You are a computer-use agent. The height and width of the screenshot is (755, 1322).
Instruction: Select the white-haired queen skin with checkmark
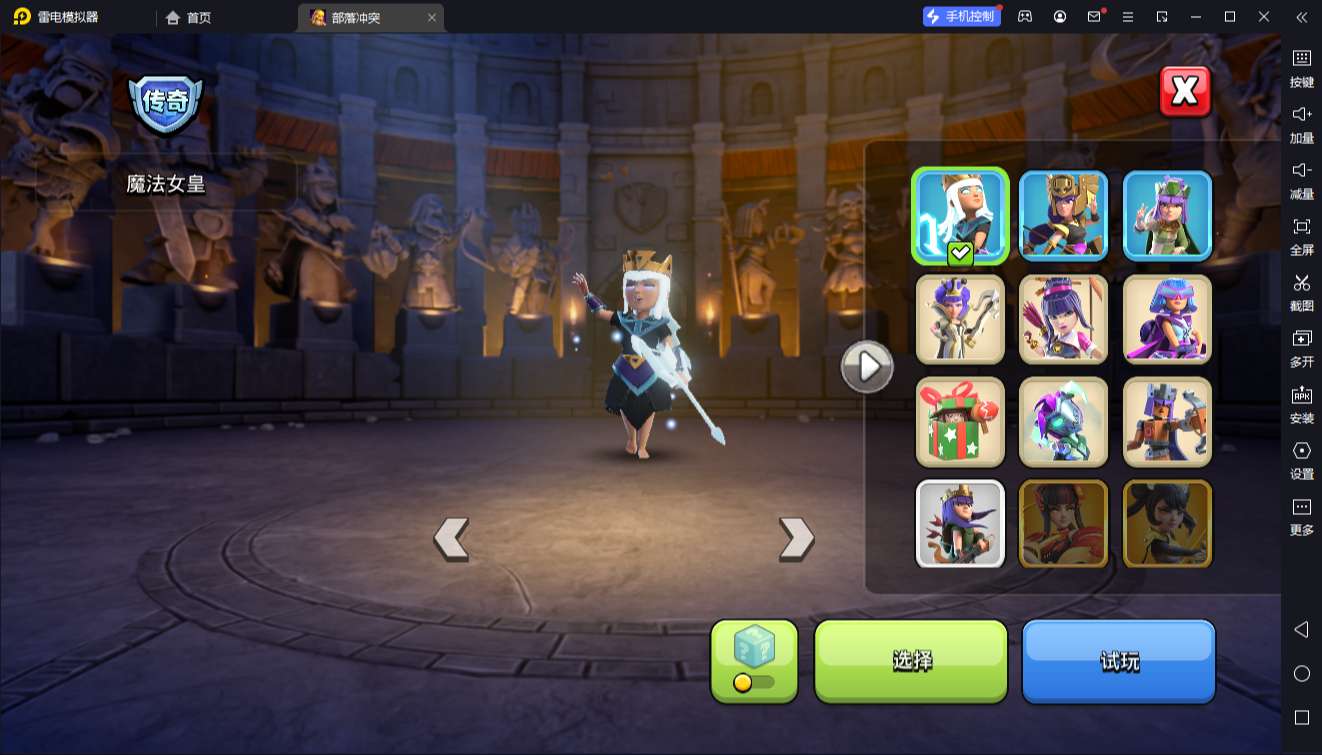coord(960,215)
